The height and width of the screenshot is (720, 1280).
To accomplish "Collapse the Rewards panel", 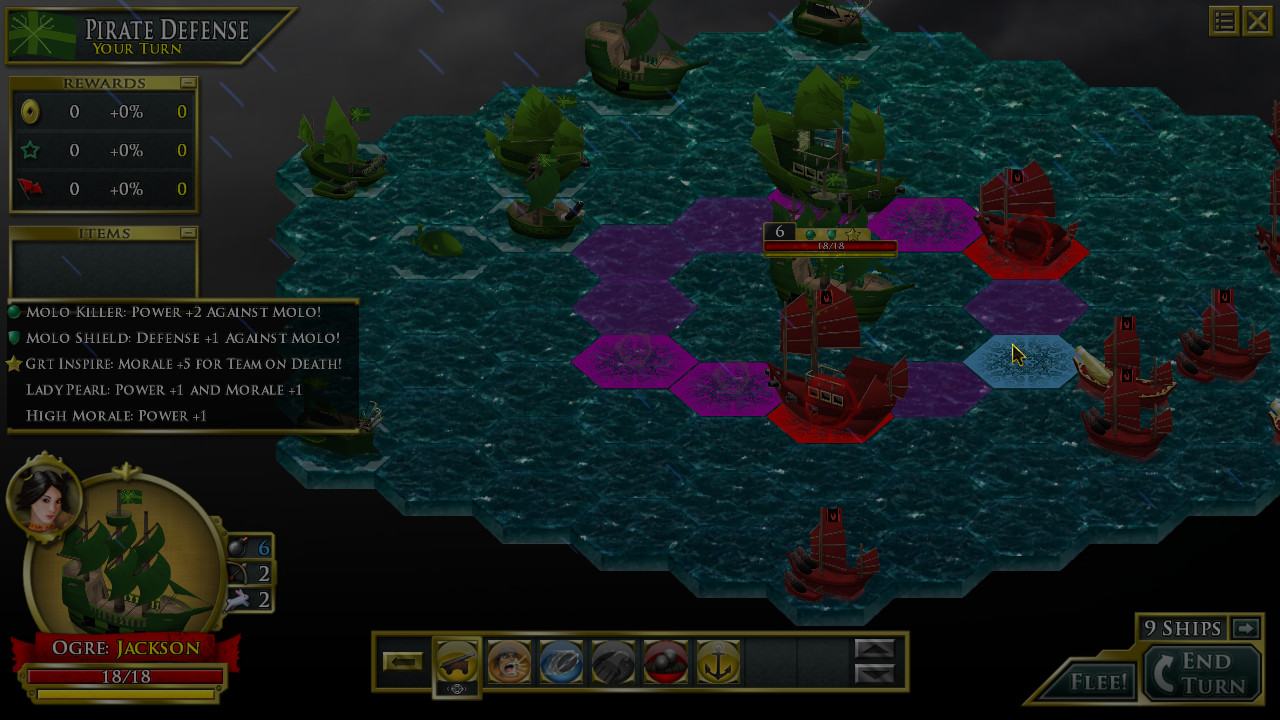I will point(190,82).
